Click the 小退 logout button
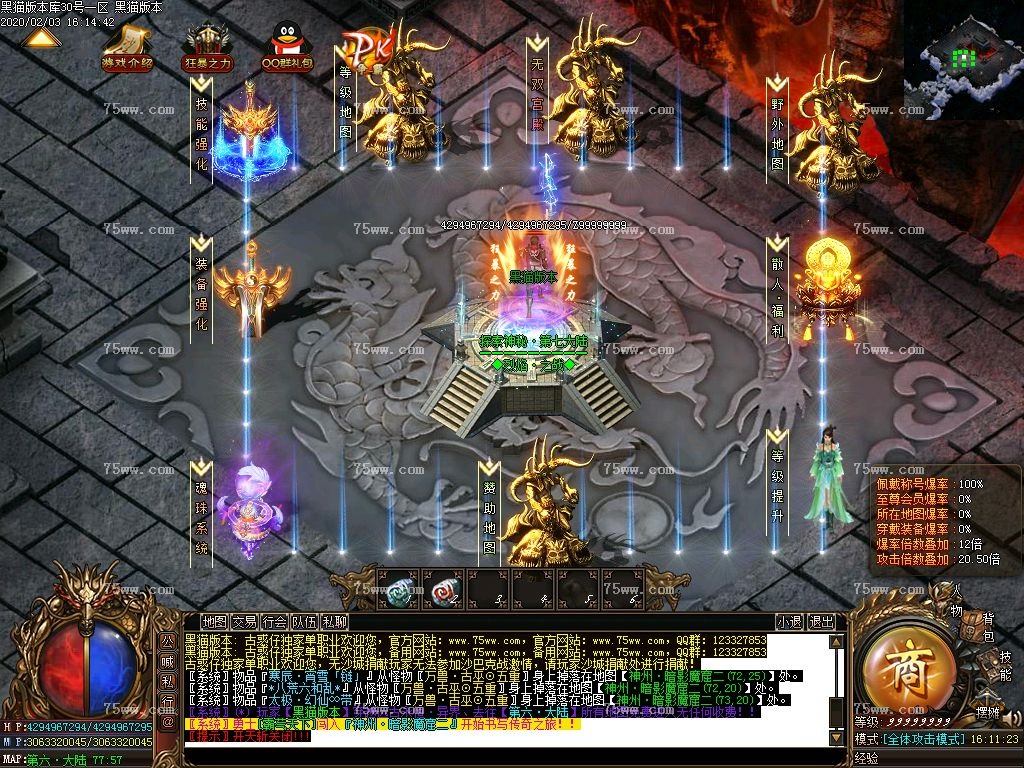Screen dimensions: 1024x768 (789, 622)
